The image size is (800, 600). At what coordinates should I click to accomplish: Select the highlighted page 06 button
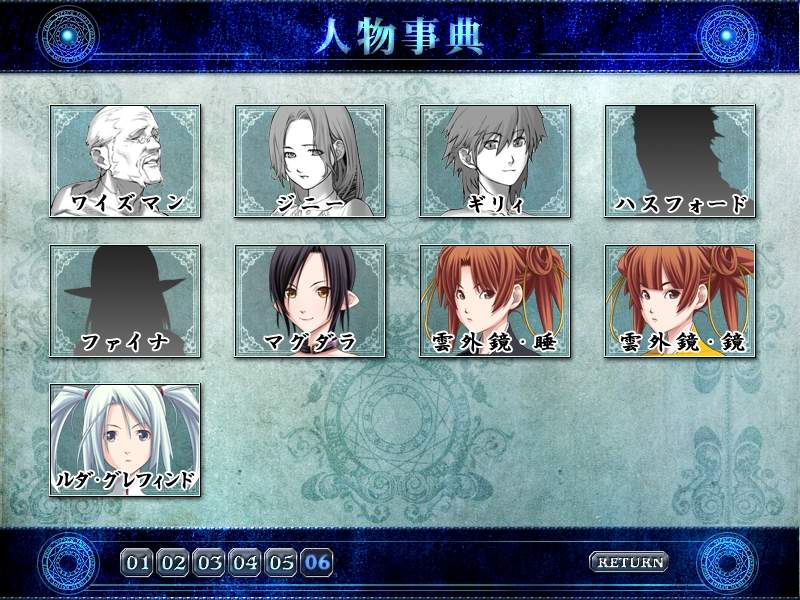(x=318, y=562)
